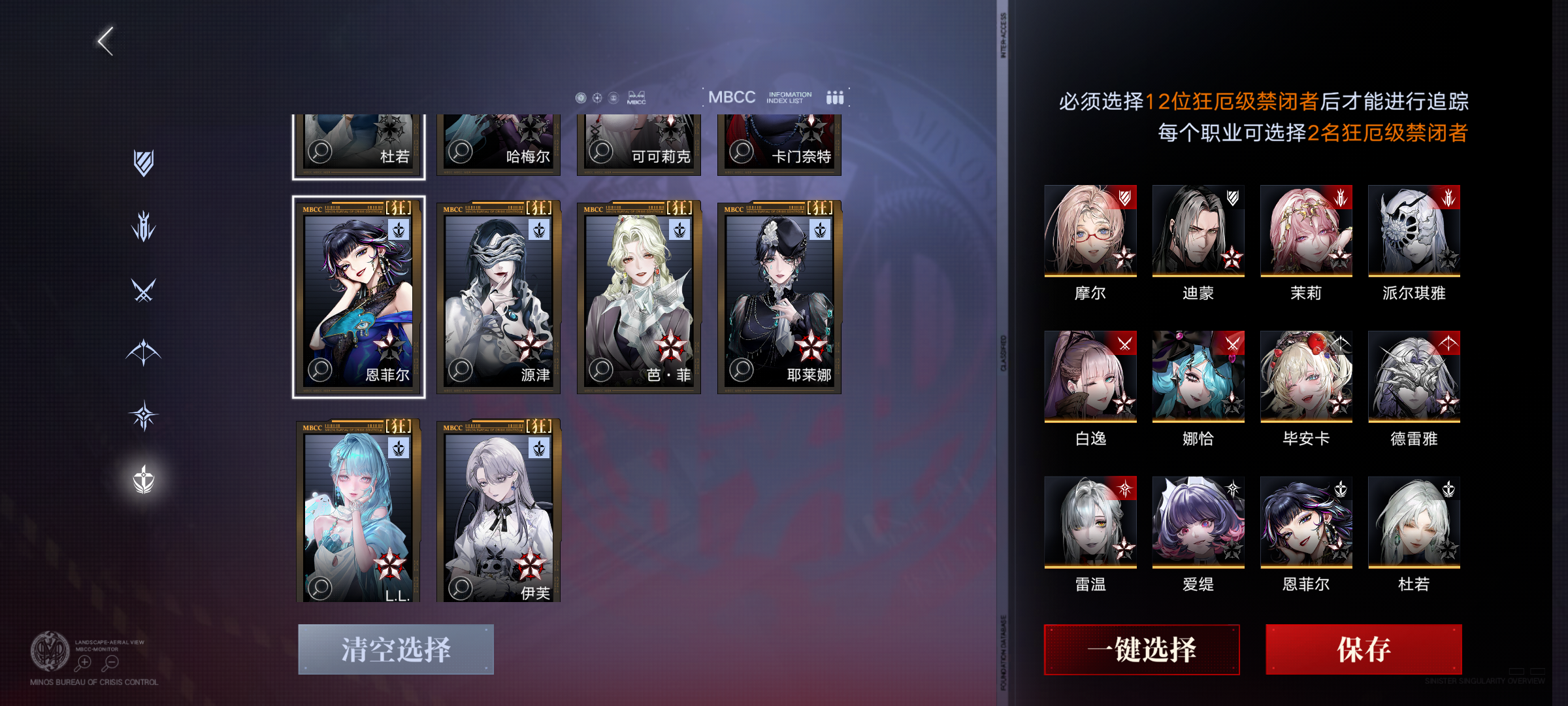Select the bow class filter icon
The height and width of the screenshot is (706, 1568).
(142, 352)
